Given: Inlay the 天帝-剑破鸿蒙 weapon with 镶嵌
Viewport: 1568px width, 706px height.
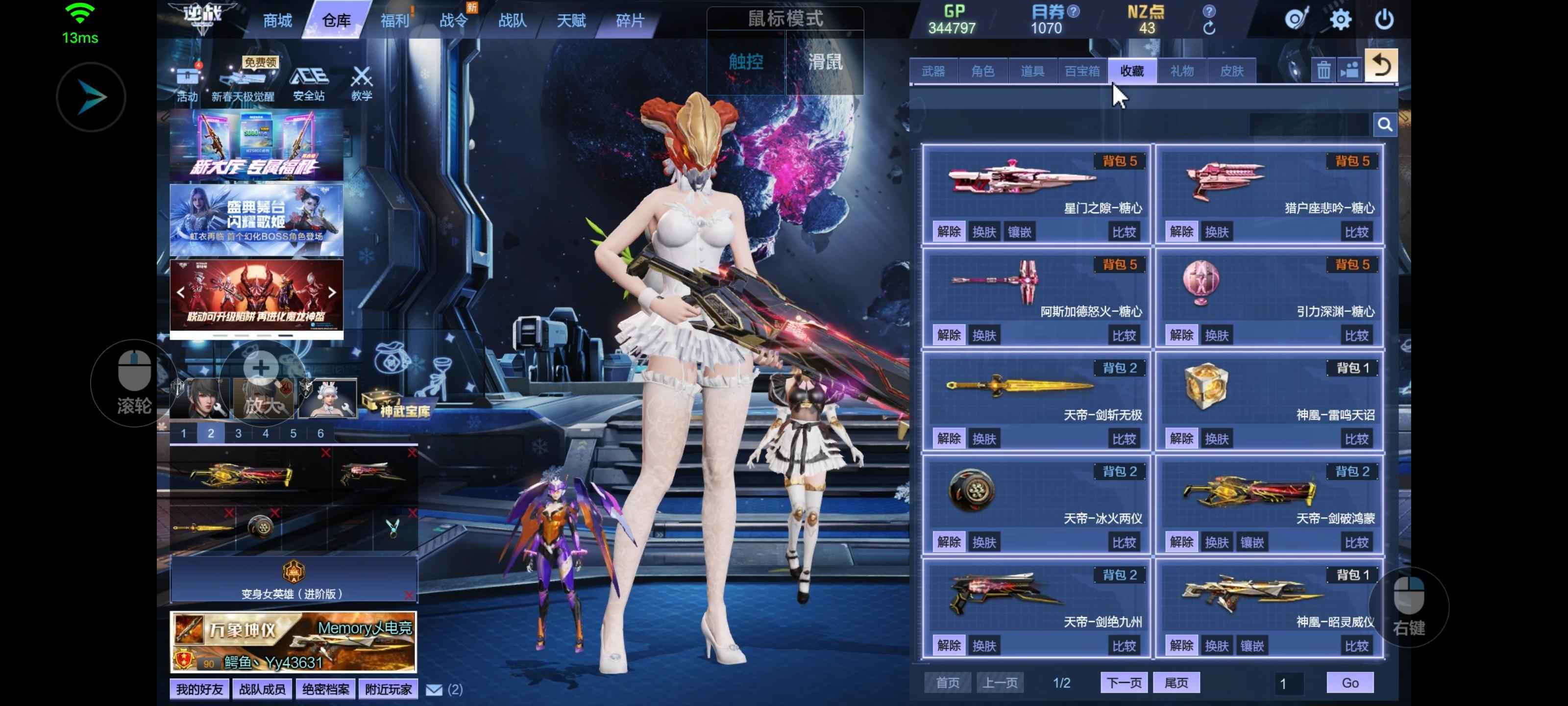Looking at the screenshot, I should [1252, 542].
